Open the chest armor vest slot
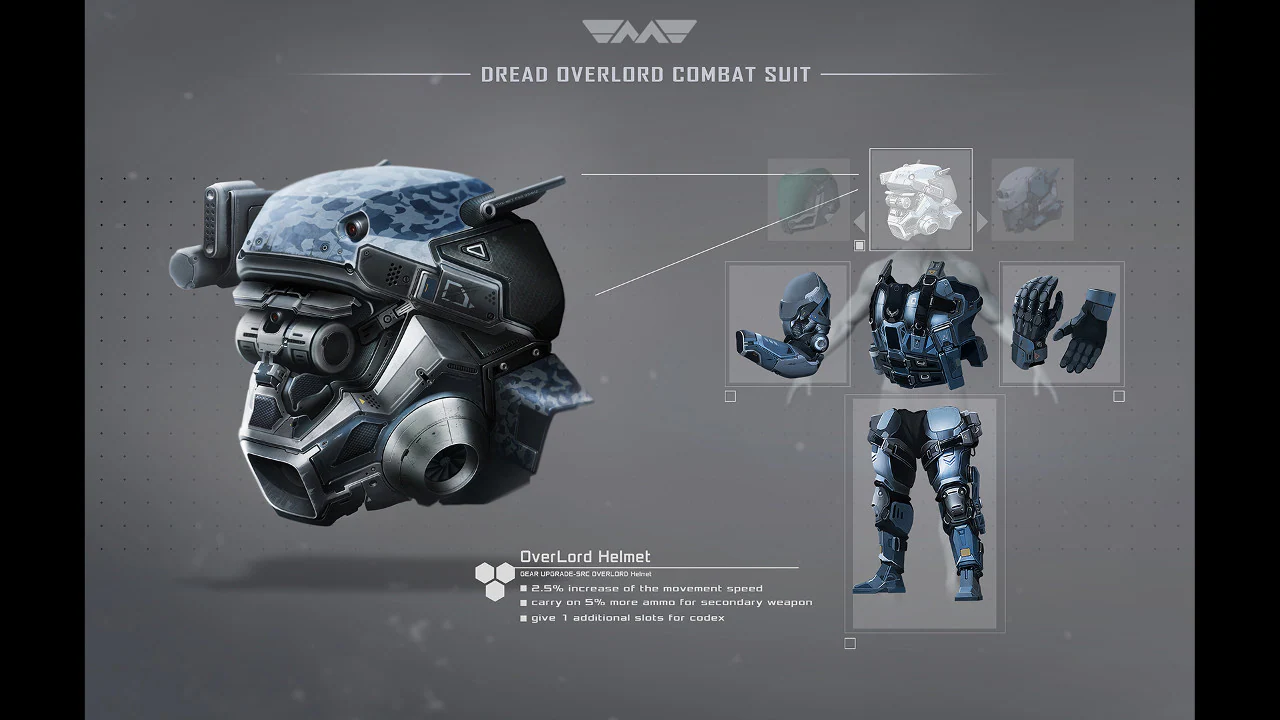This screenshot has height=720, width=1280. [x=923, y=326]
